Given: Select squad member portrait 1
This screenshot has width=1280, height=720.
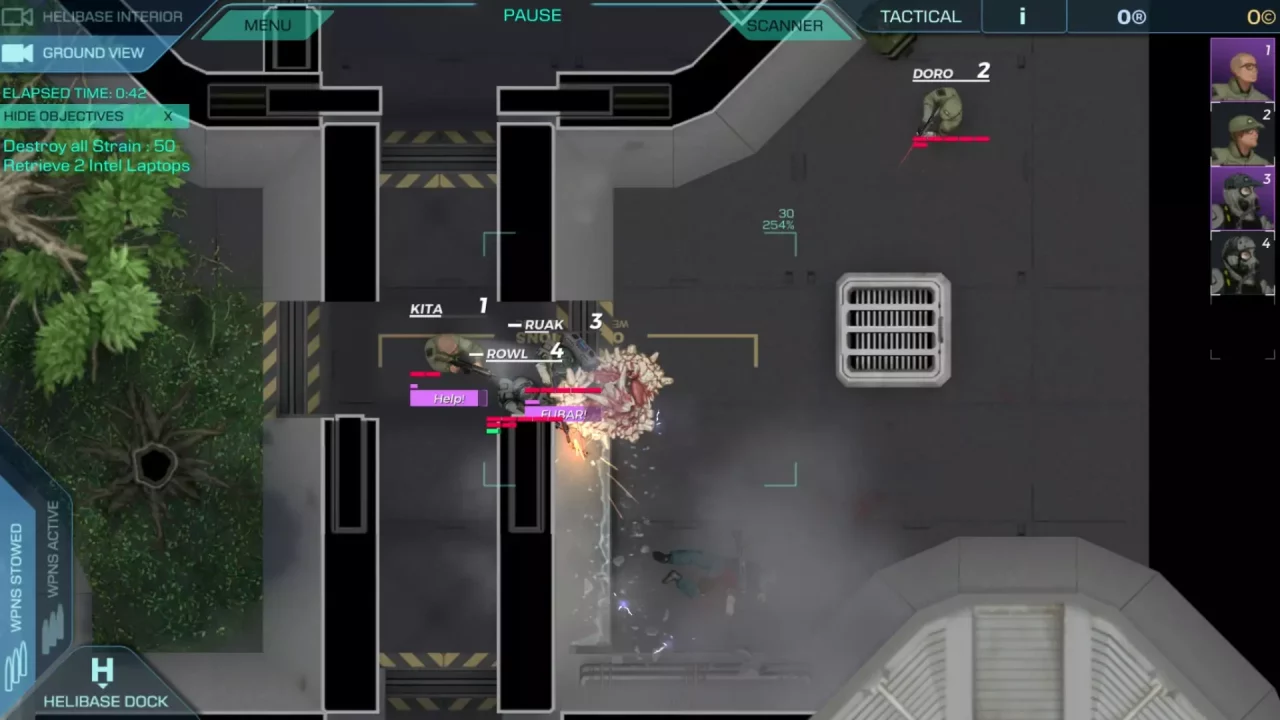Looking at the screenshot, I should tap(1242, 70).
